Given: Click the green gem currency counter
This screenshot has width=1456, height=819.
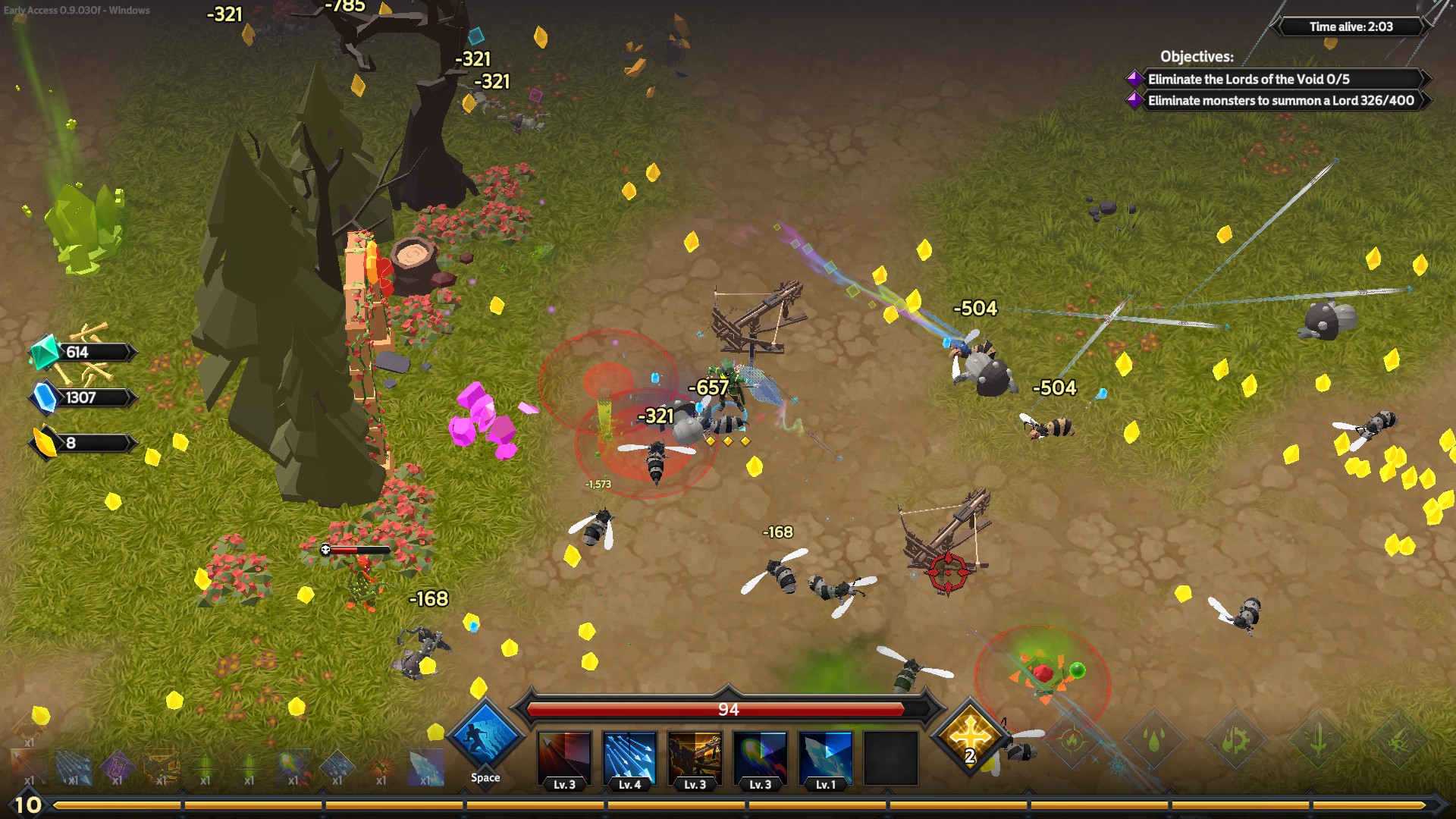Looking at the screenshot, I should 82,352.
